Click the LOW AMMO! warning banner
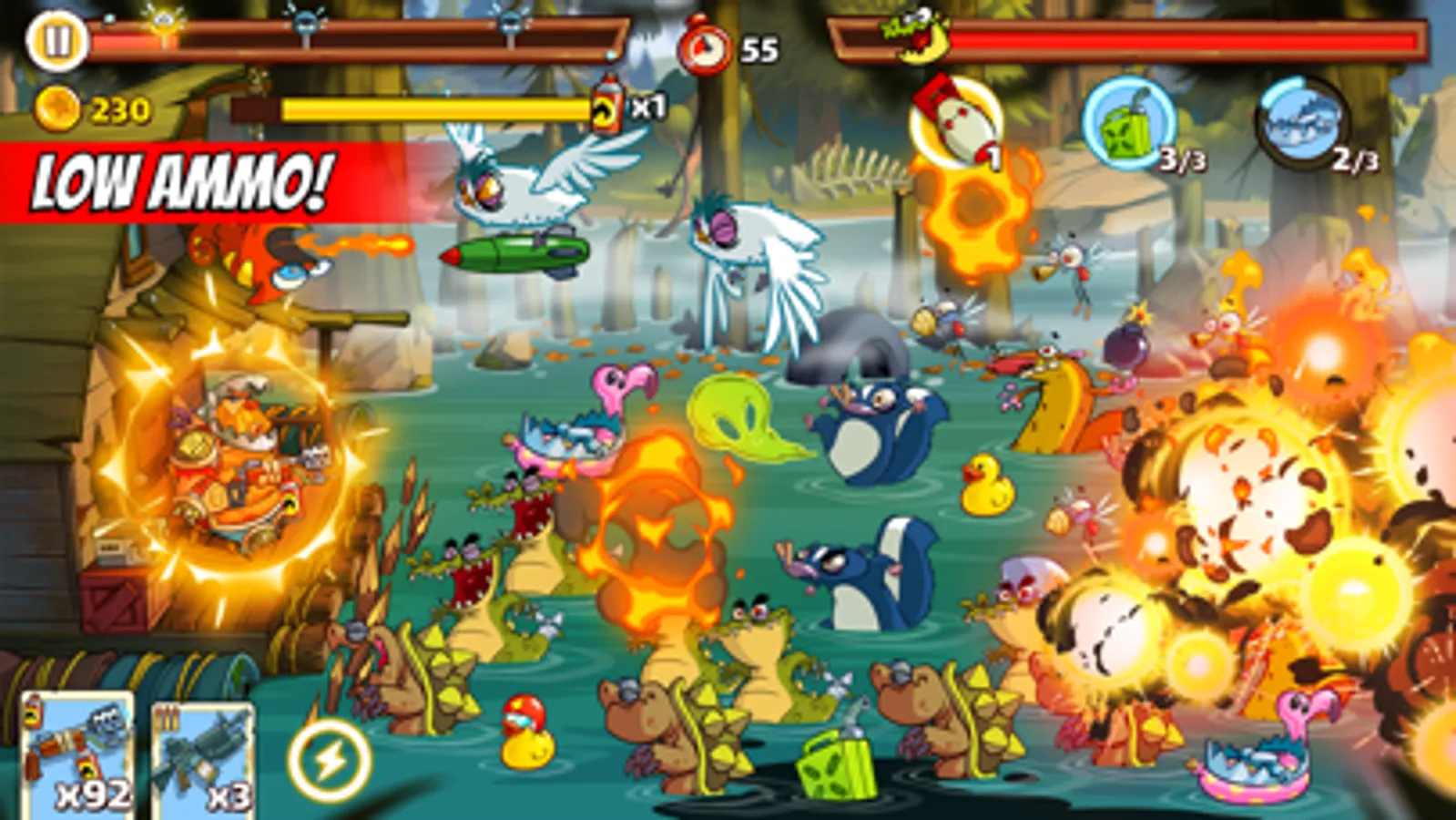1456x820 pixels. coord(178,182)
